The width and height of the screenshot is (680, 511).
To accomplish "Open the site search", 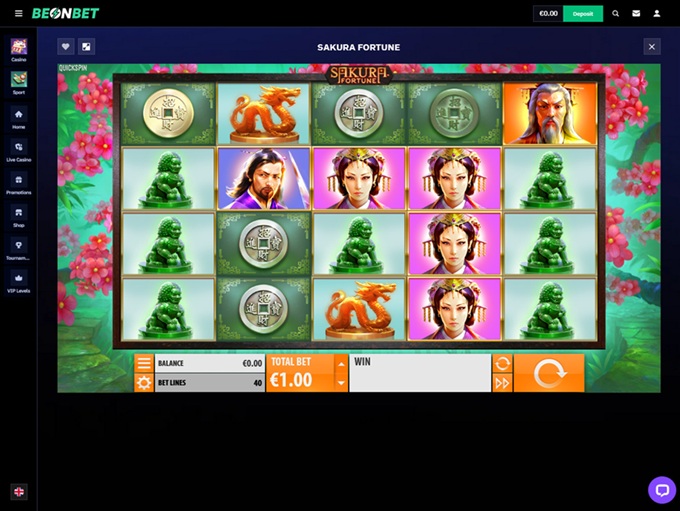I will click(x=615, y=14).
